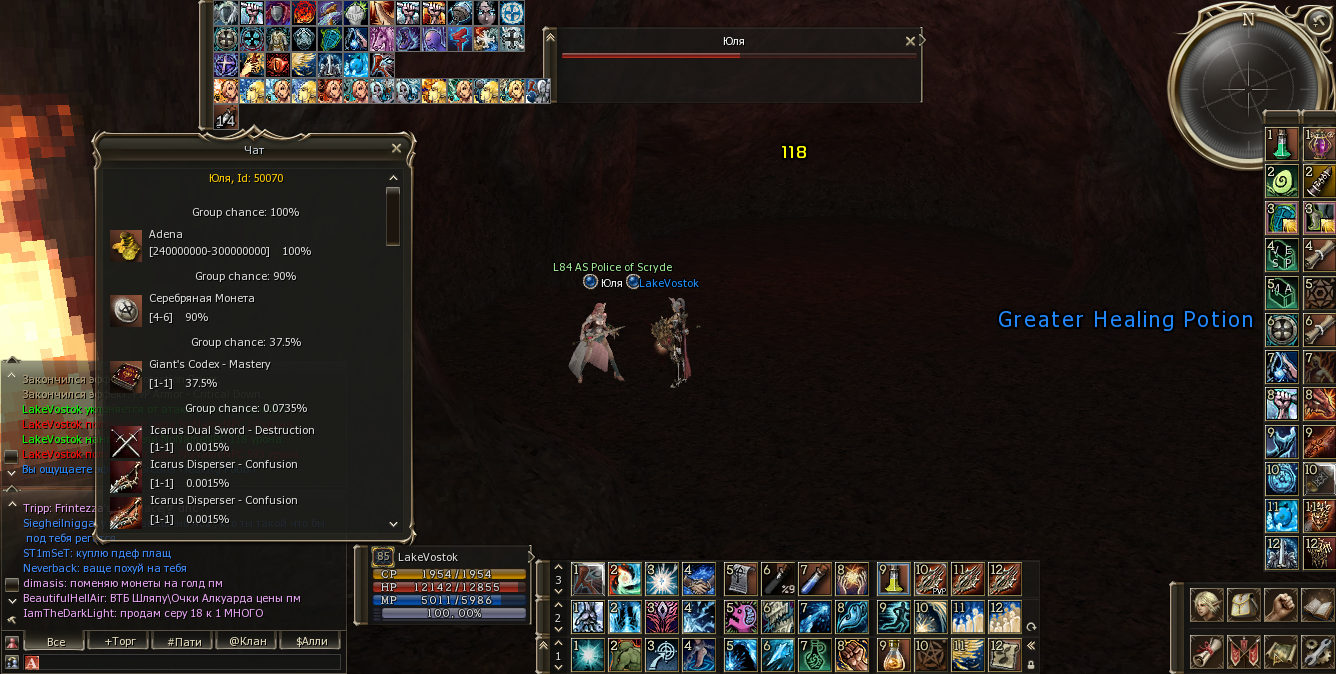This screenshot has width=1336, height=674.
Task: Click the Adena drop row icon
Action: click(126, 244)
